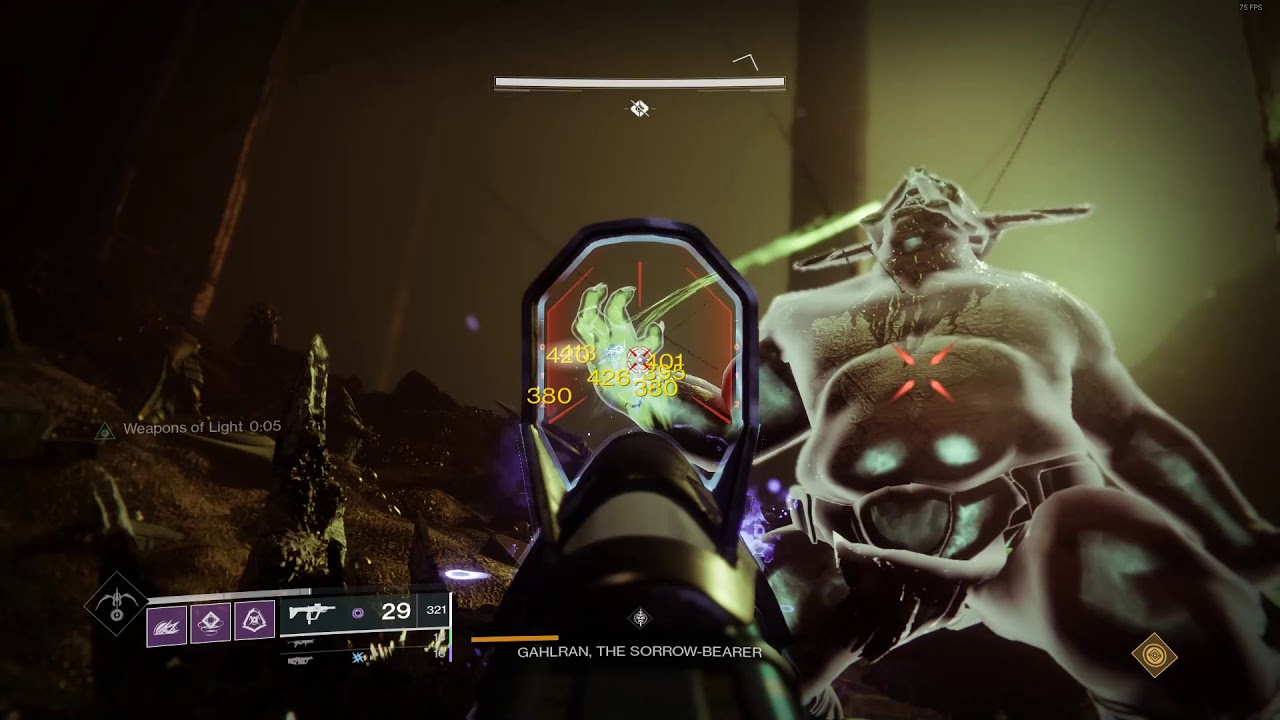Click the super ability diamond icon
The image size is (1280, 720).
click(116, 605)
